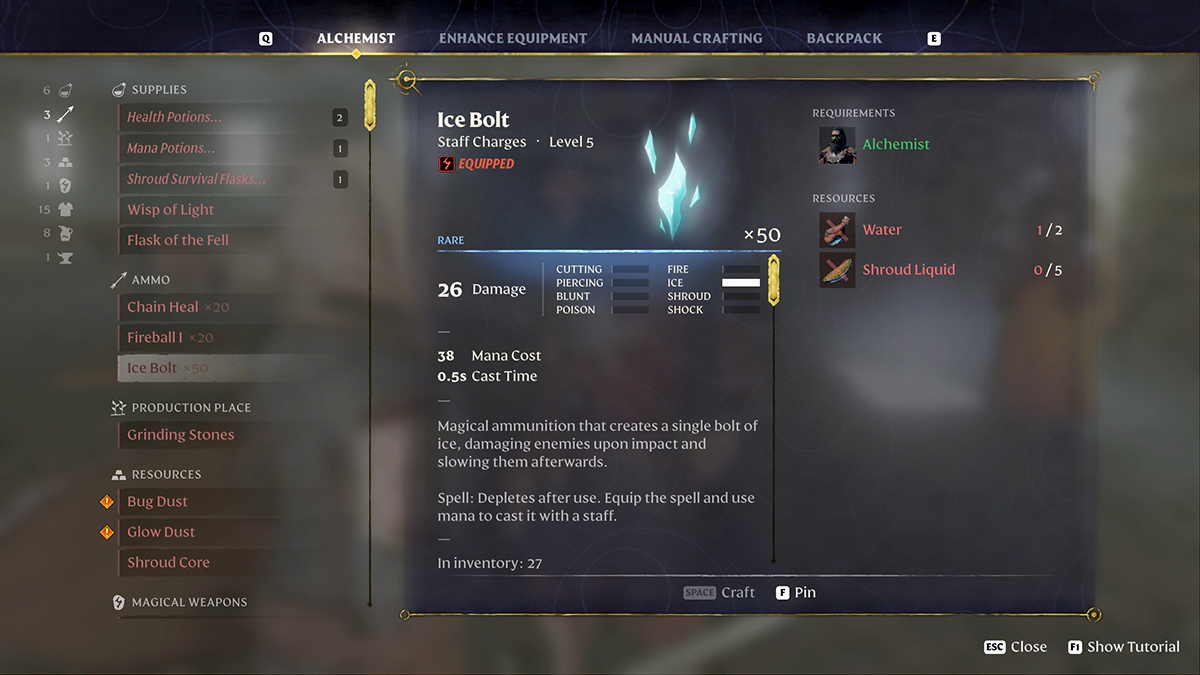Select the Bug Dust resource recipe
The height and width of the screenshot is (675, 1200).
pos(158,502)
